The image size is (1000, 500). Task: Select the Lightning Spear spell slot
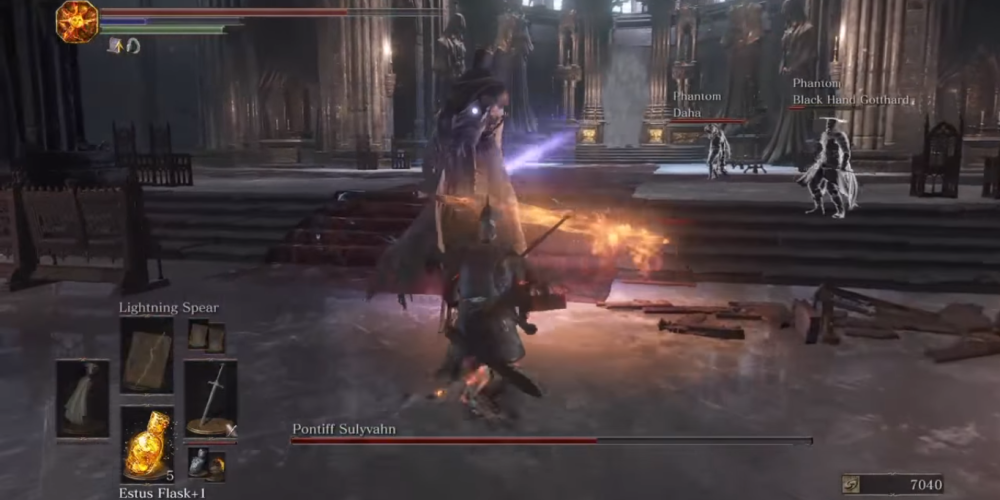(x=147, y=355)
